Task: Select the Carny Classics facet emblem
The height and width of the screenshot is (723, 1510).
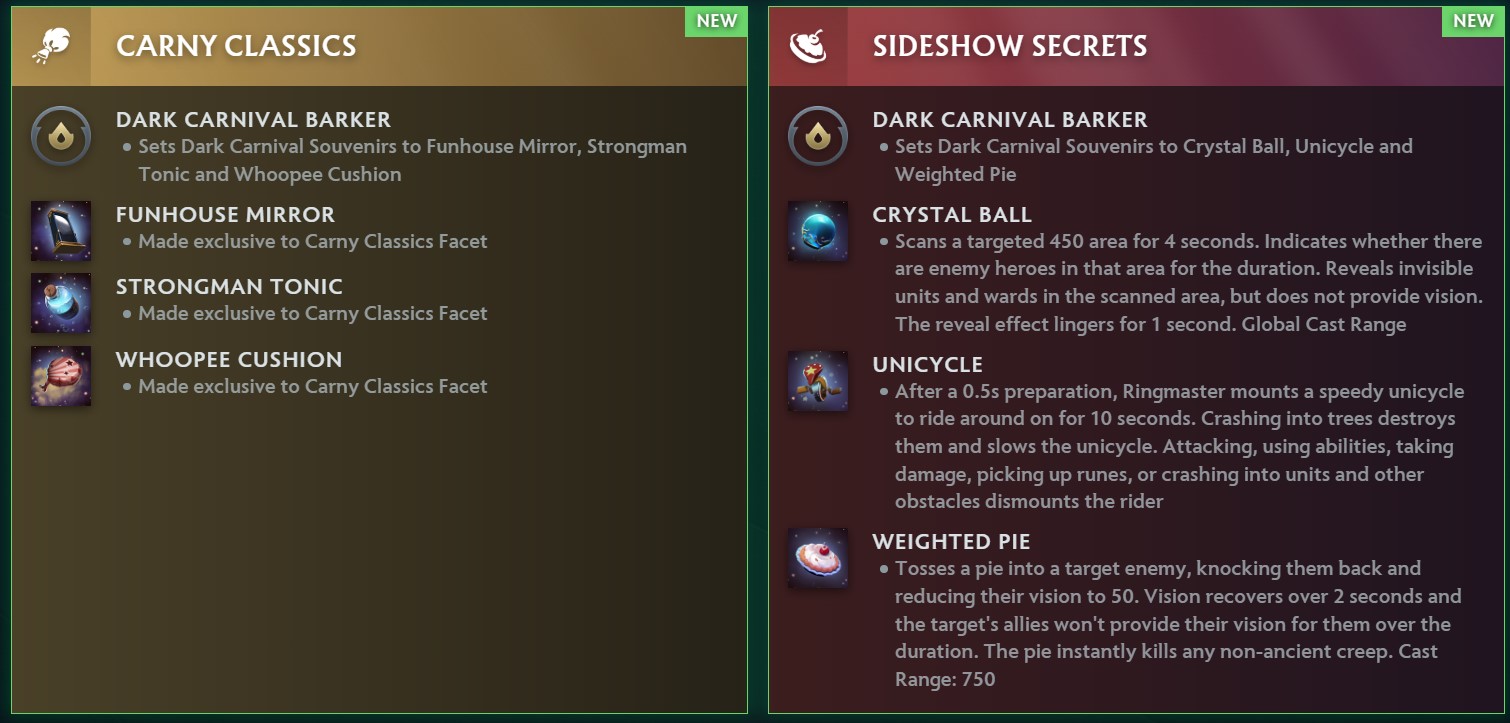Action: click(50, 46)
